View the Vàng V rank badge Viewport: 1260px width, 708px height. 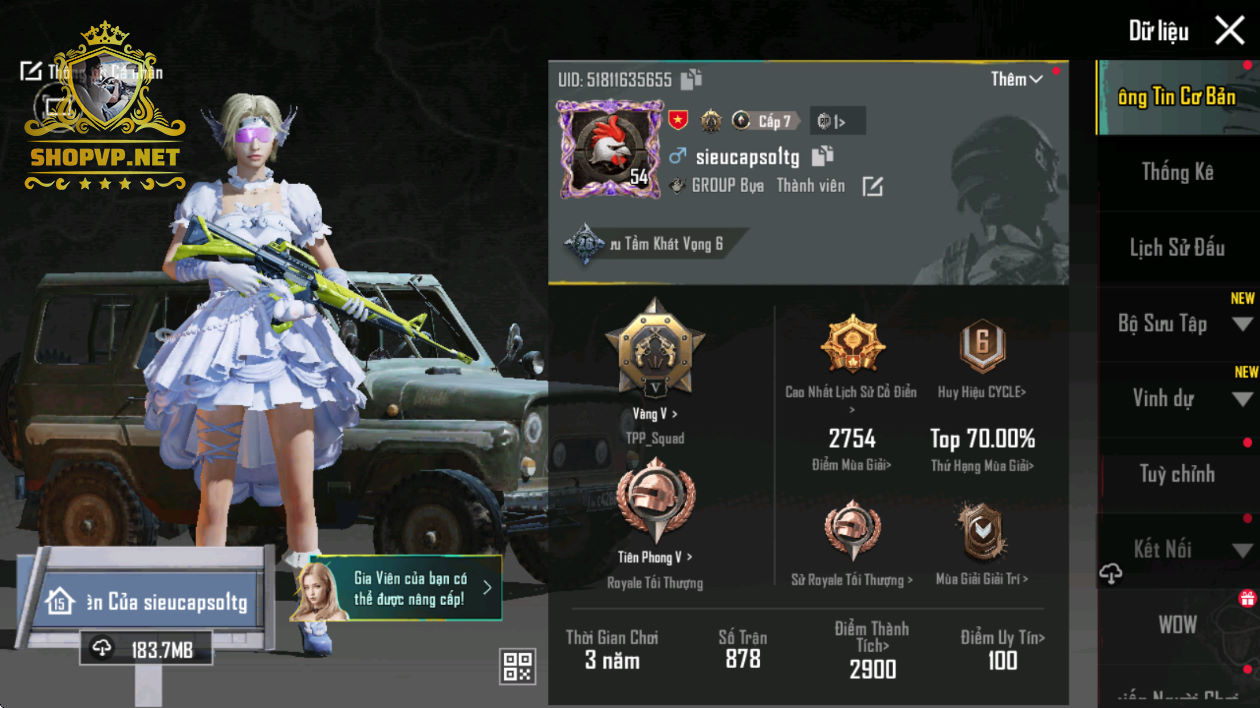click(655, 350)
